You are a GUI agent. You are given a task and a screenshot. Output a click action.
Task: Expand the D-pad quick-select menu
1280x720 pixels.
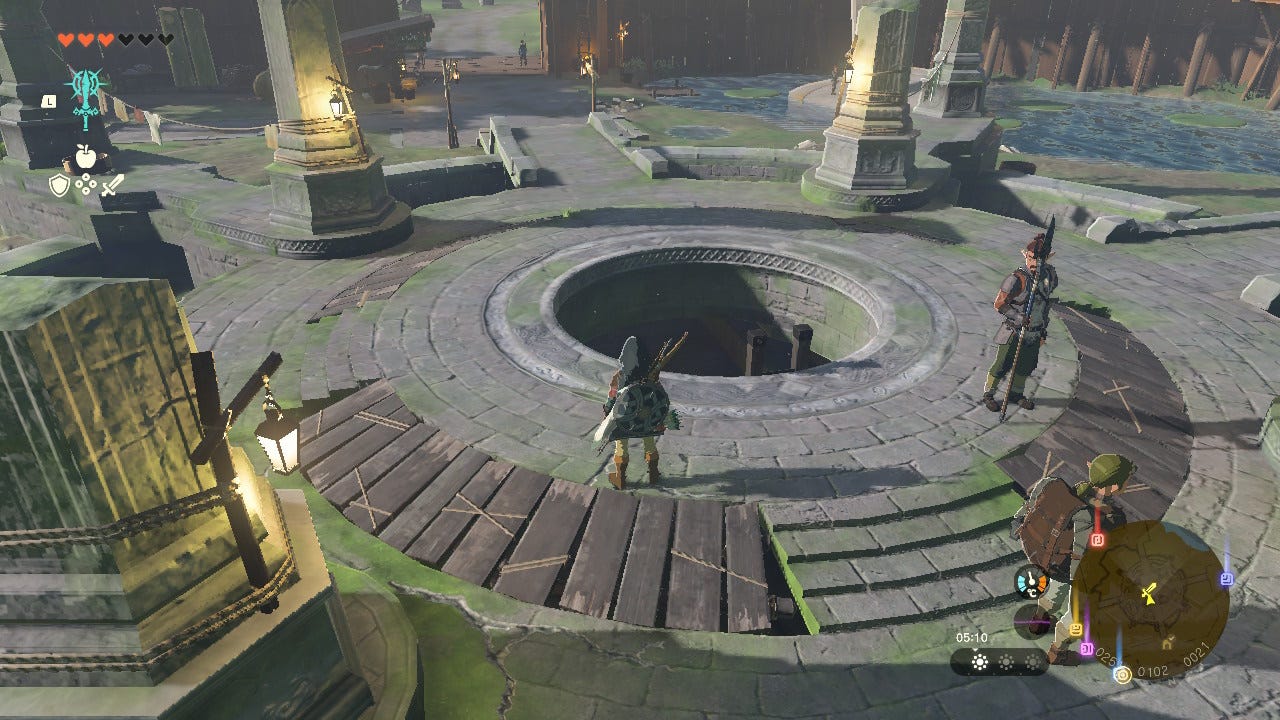85,183
